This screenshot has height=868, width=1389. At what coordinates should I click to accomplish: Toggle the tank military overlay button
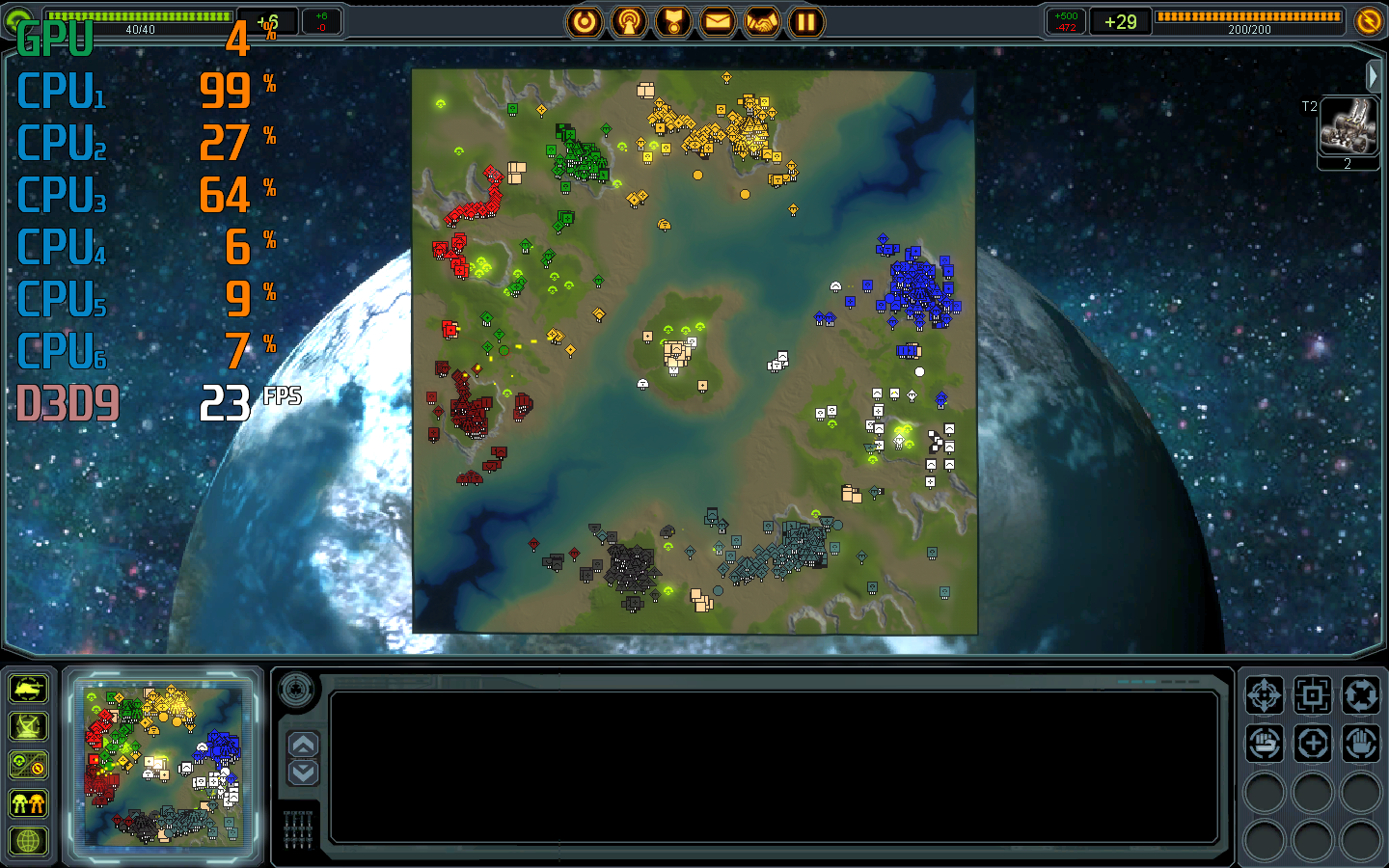[28, 689]
